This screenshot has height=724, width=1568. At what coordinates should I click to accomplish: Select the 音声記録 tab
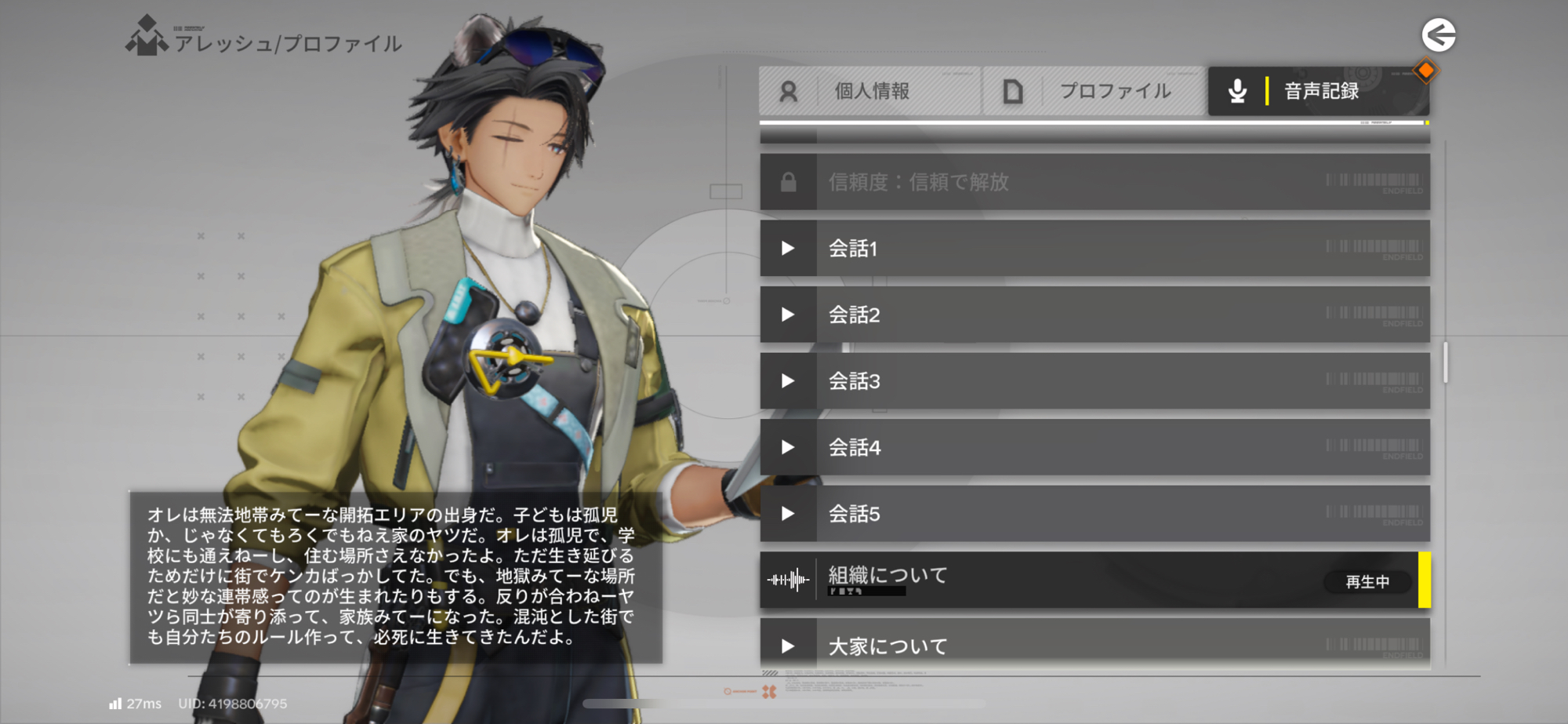(1319, 91)
